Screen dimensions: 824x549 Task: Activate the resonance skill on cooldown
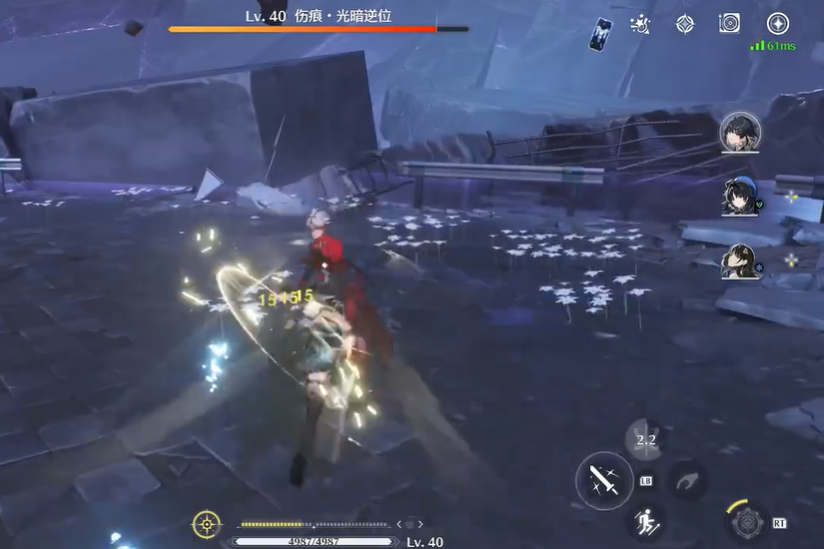[646, 439]
